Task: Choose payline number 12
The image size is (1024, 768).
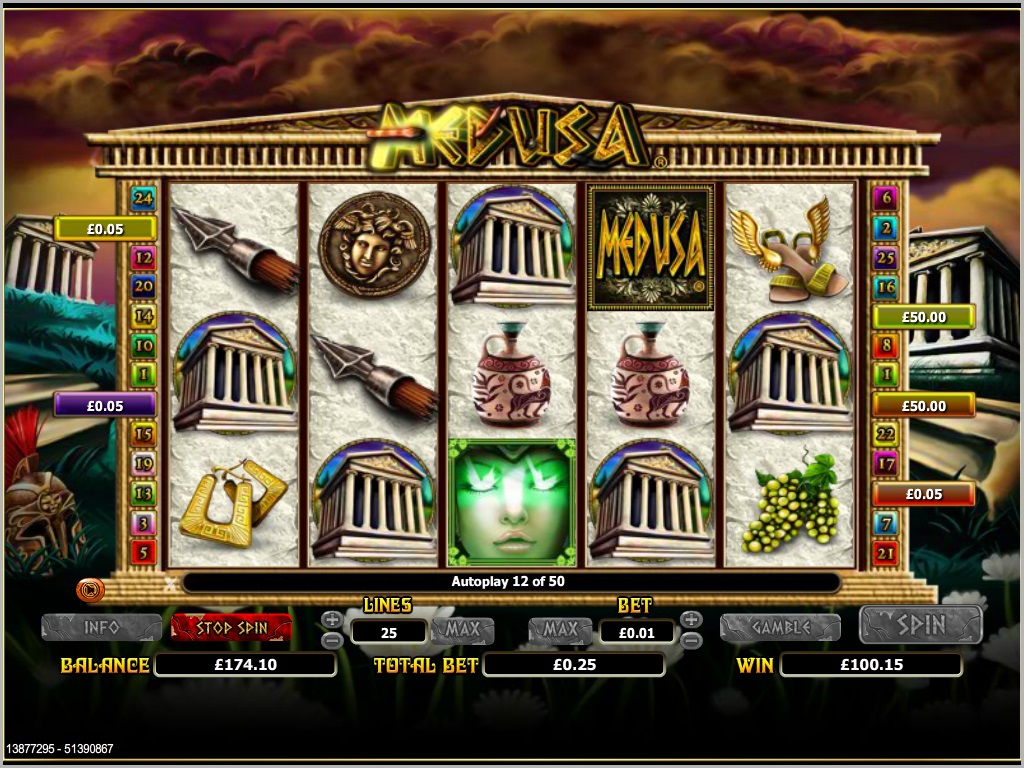Action: (144, 258)
